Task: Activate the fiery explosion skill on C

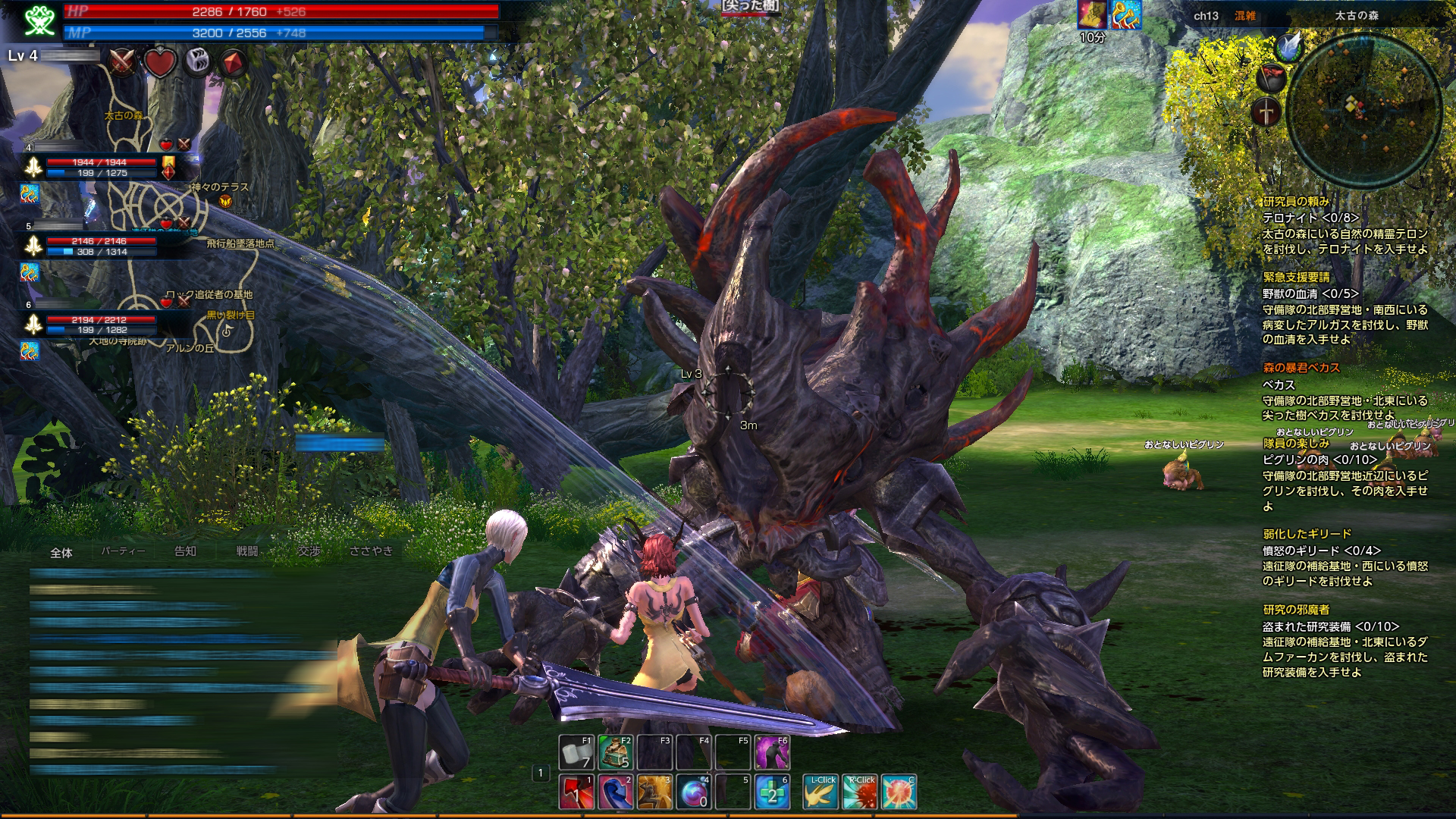Action: click(x=899, y=792)
